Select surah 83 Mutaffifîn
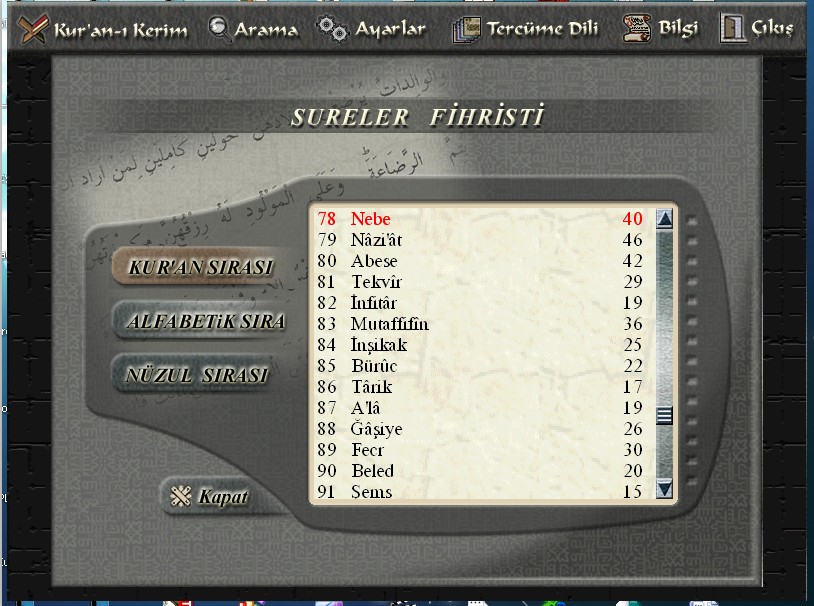Screen dimensions: 814x606 [389, 324]
